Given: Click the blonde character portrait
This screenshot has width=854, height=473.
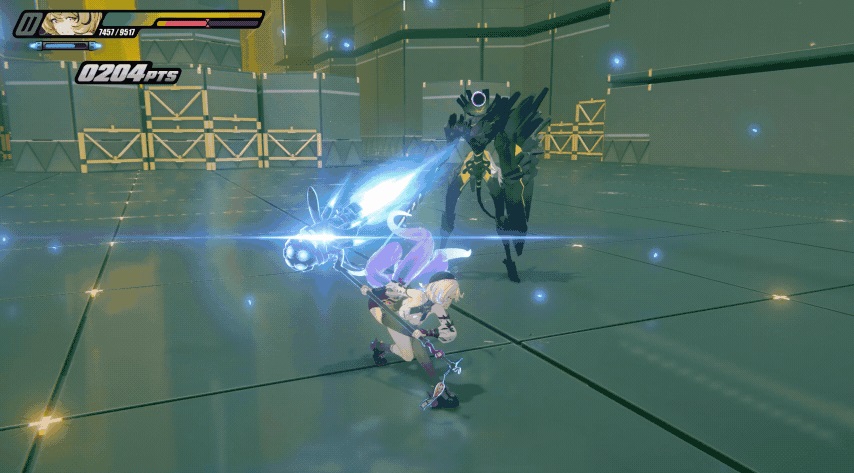Looking at the screenshot, I should (x=70, y=24).
